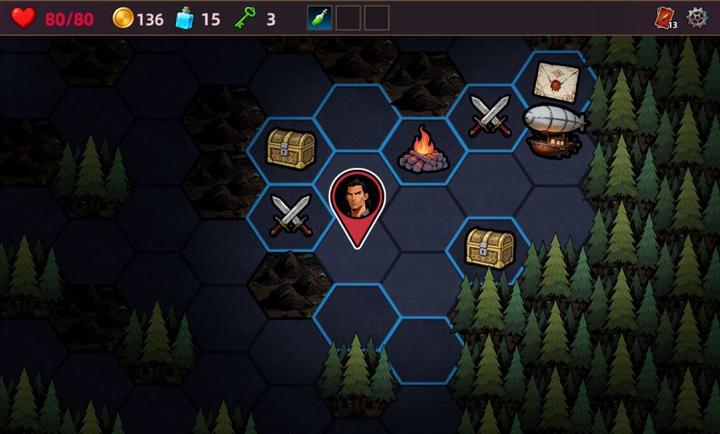This screenshot has height=434, width=720.
Task: Travel to the campfire tile
Action: tap(423, 149)
